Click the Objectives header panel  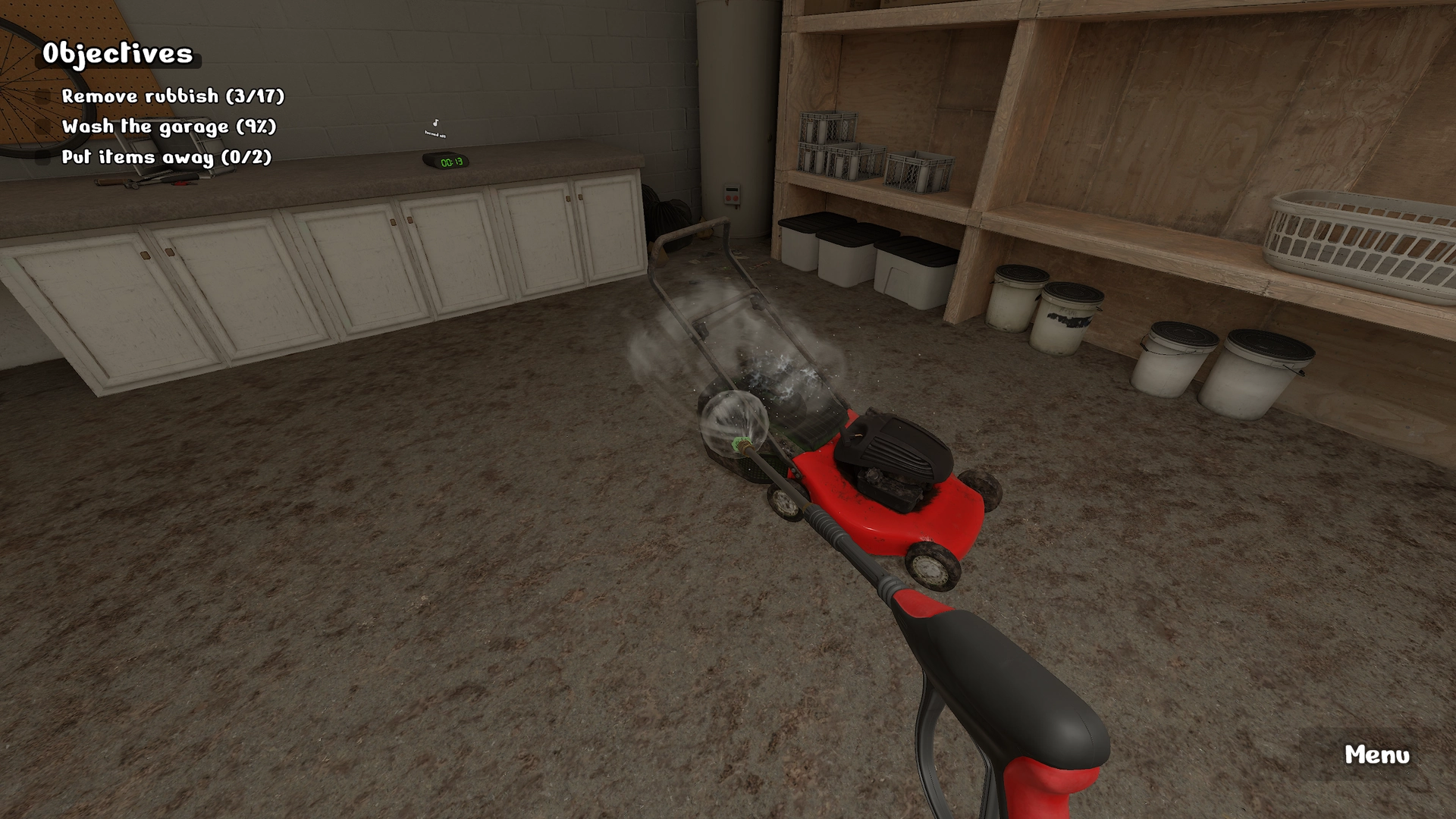tap(119, 53)
